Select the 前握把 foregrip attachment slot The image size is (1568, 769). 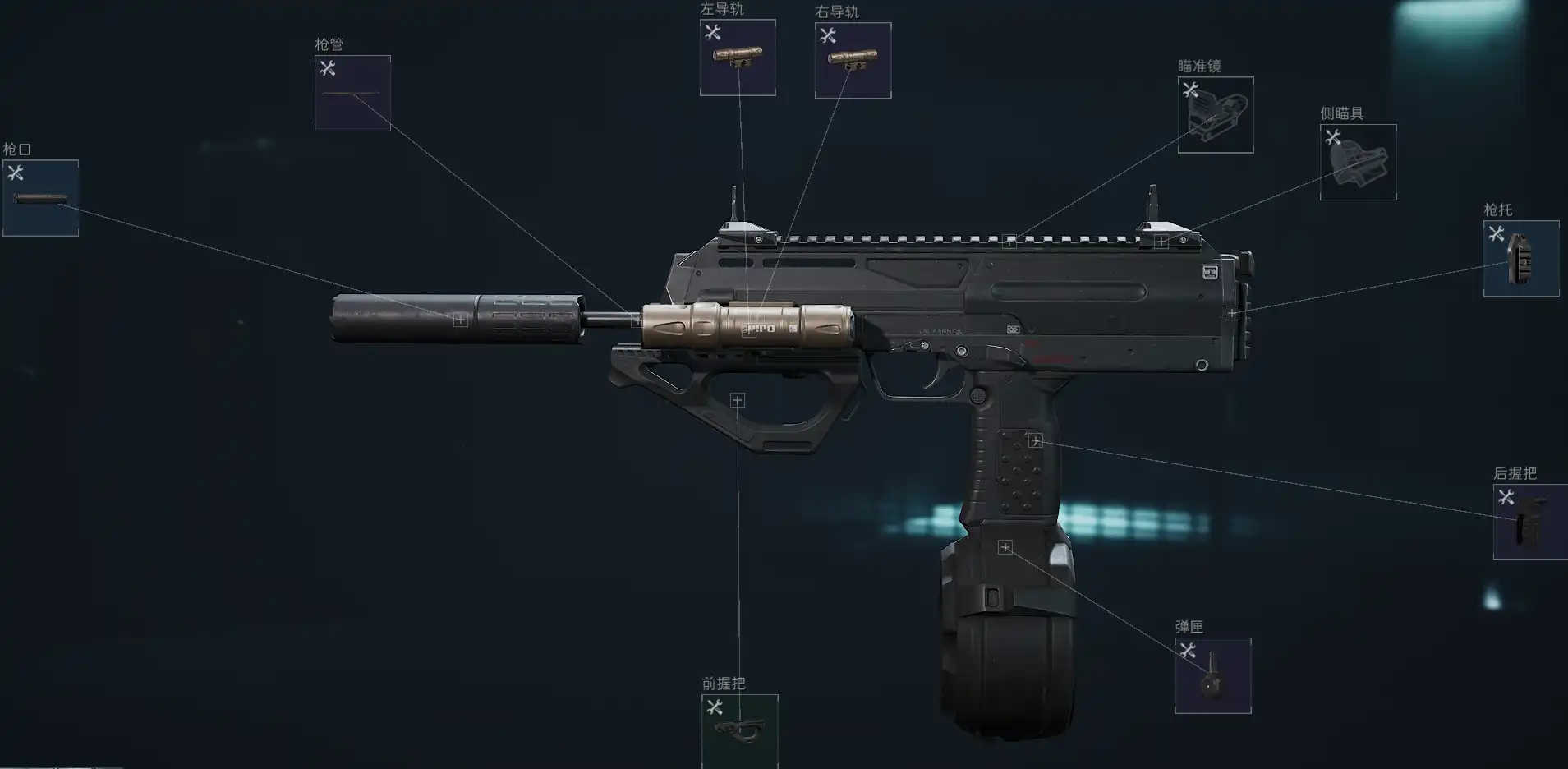(x=739, y=730)
